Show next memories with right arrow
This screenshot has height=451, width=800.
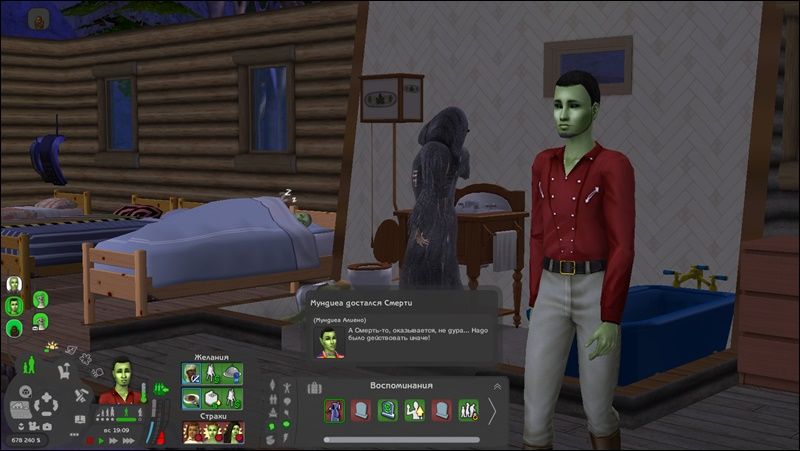pyautogui.click(x=492, y=410)
